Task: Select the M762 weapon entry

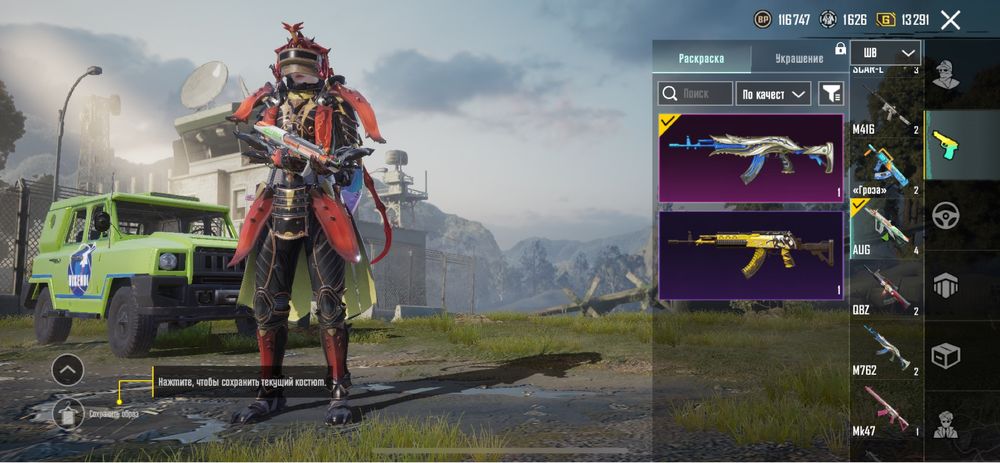Action: (886, 350)
